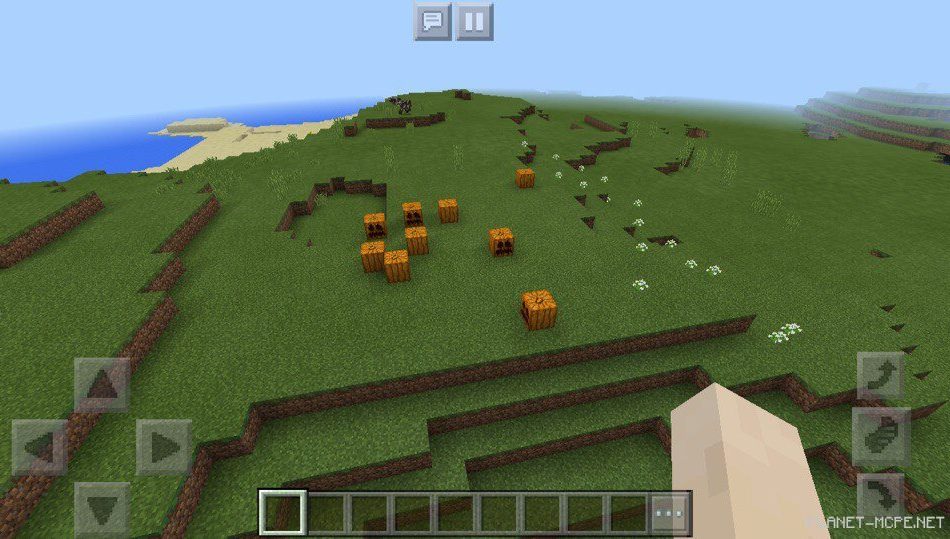Screen dimensions: 950x539
Task: Tap the move backward arrow
Action: (102, 508)
